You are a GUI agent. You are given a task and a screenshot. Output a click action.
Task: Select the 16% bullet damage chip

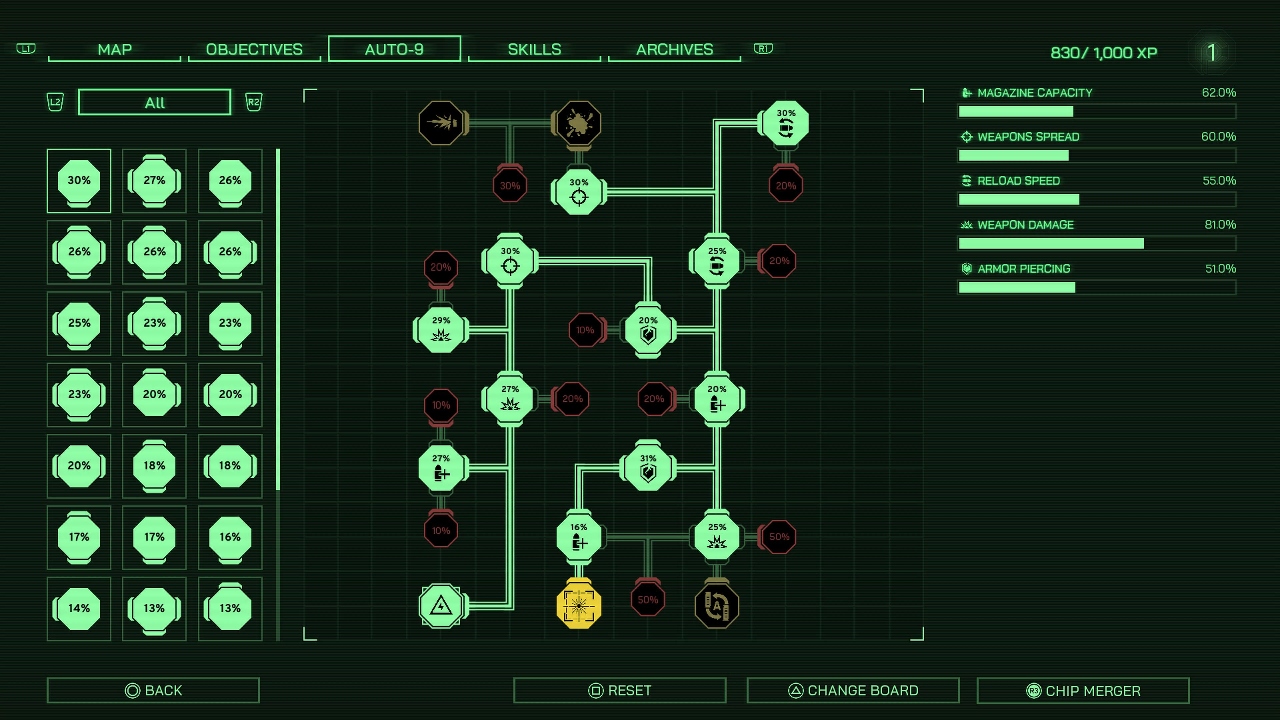[x=579, y=537]
